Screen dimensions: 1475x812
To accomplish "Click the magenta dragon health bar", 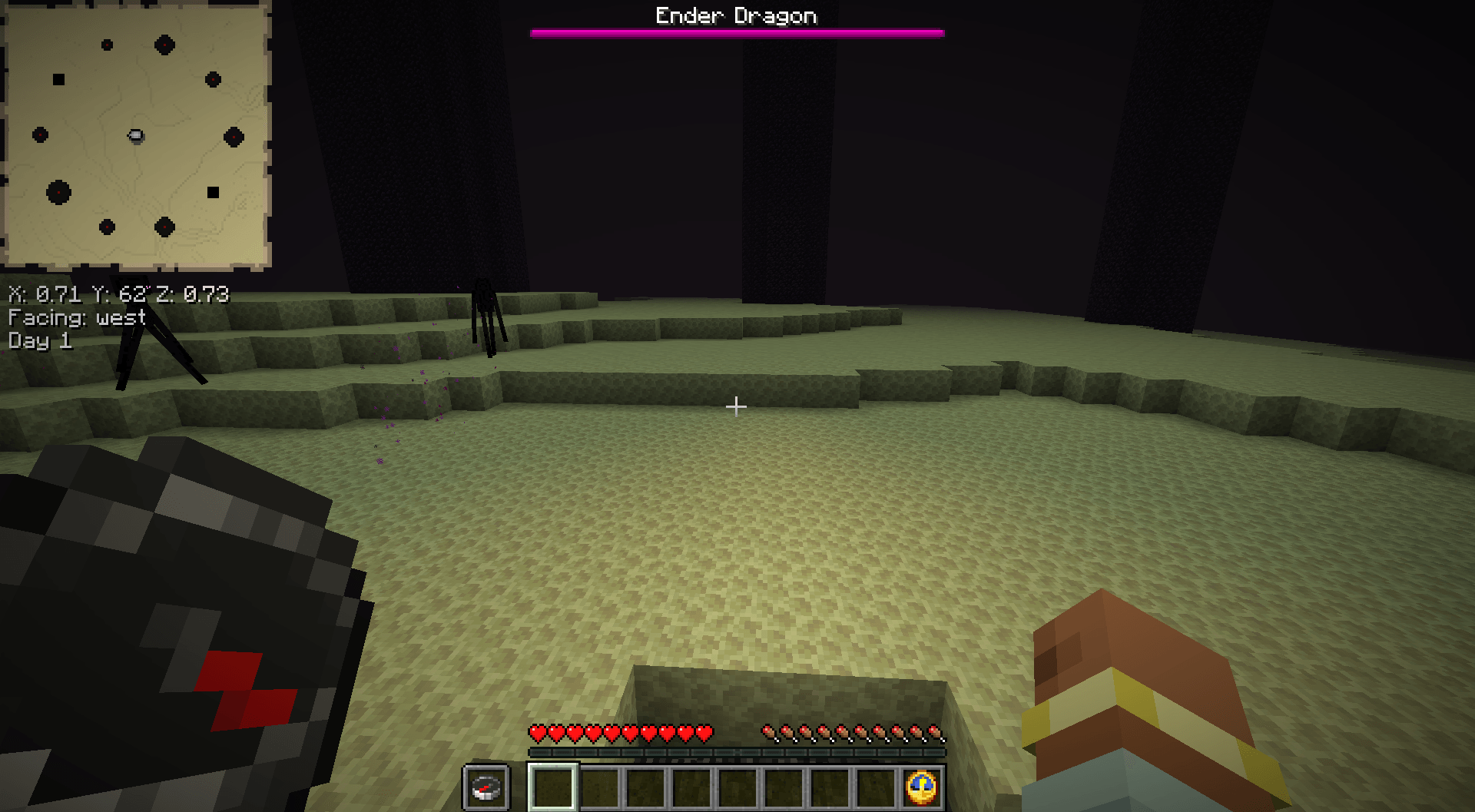I will [735, 32].
